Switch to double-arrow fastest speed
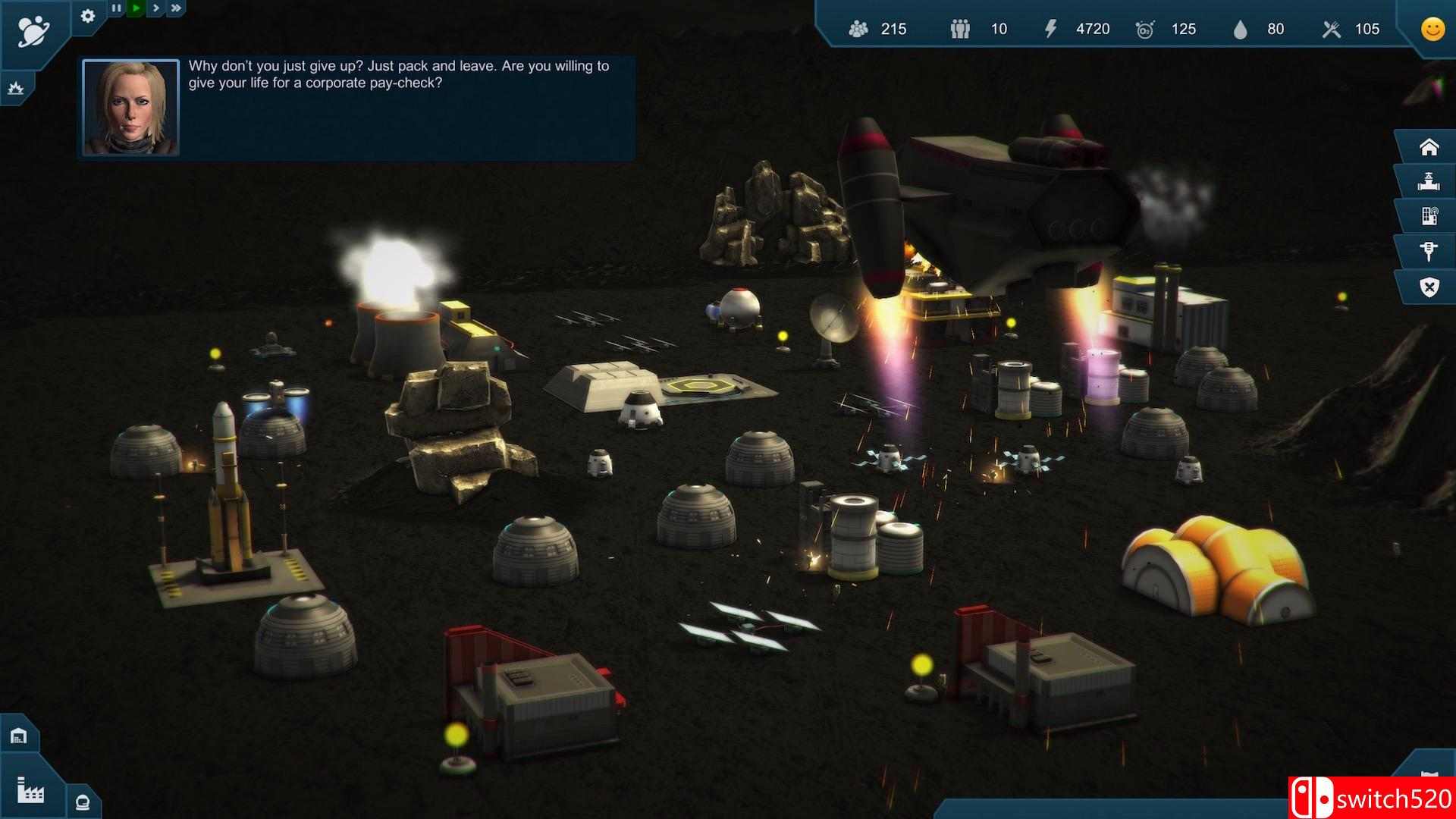This screenshot has height=819, width=1456. [176, 8]
